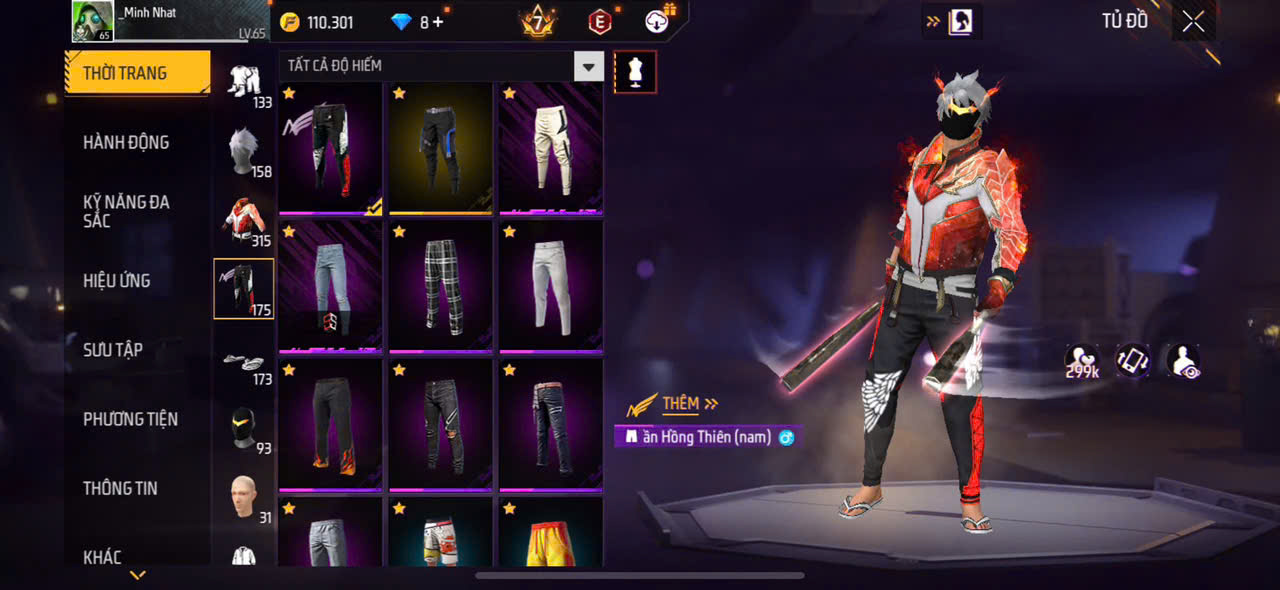The image size is (1280, 590).
Task: Switch to the Phương Tiện tab
Action: pyautogui.click(x=130, y=419)
